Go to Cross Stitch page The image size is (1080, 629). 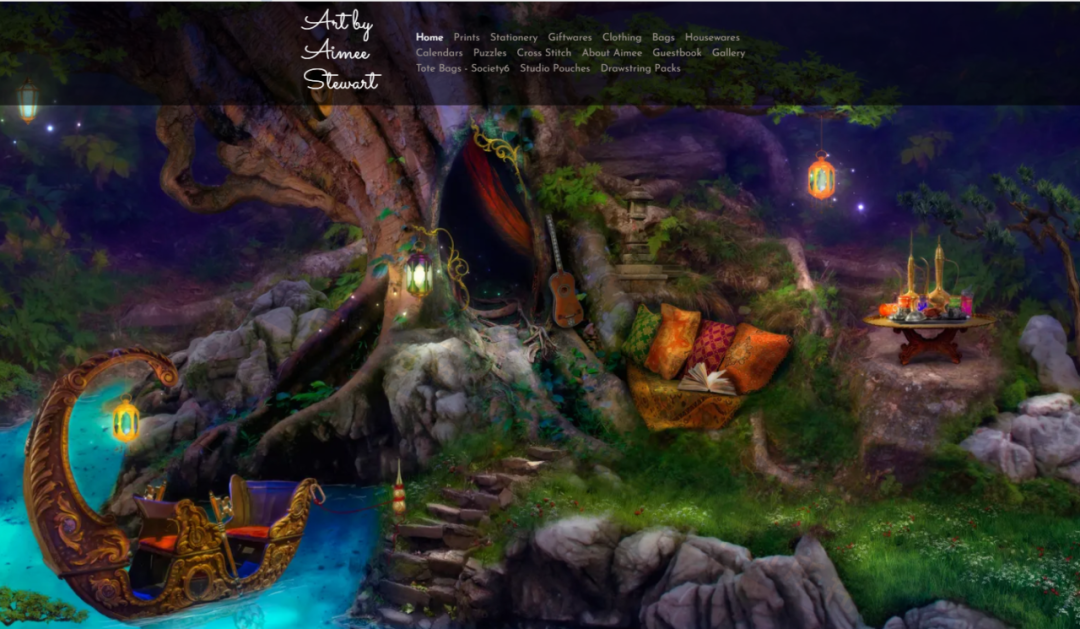tap(543, 53)
